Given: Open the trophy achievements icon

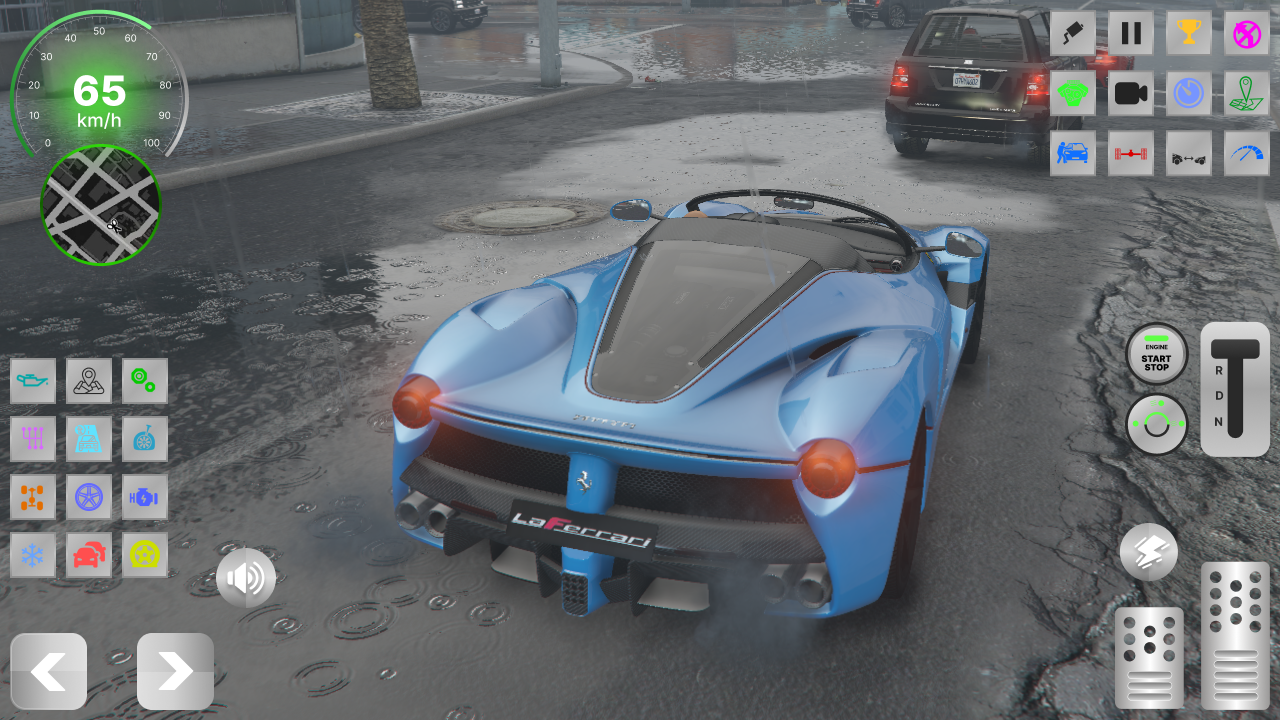Looking at the screenshot, I should [1188, 32].
